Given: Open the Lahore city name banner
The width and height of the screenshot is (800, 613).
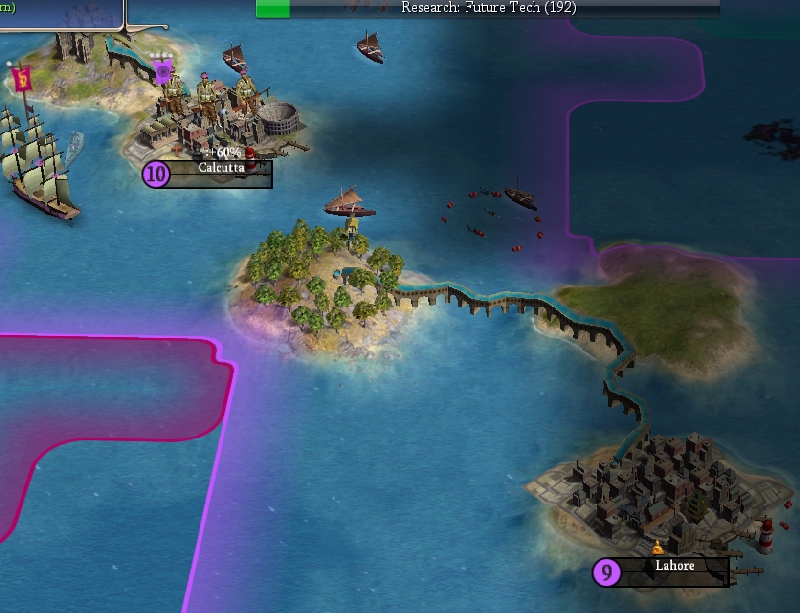Looking at the screenshot, I should click(674, 567).
